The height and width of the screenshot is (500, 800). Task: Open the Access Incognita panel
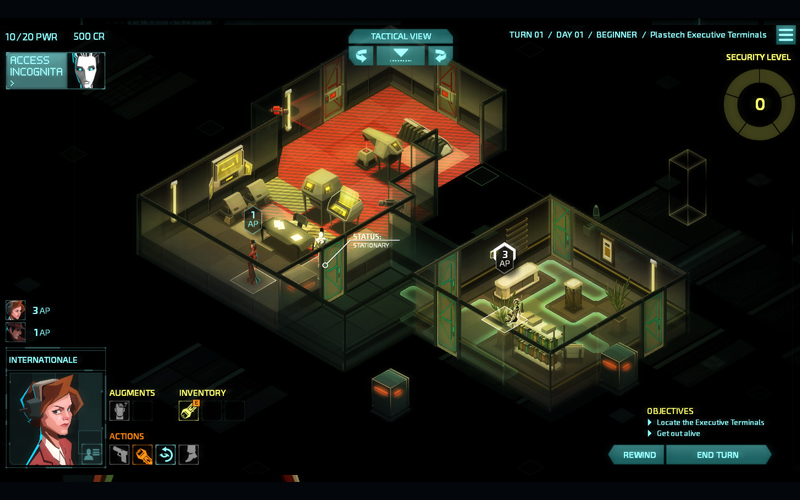point(36,71)
